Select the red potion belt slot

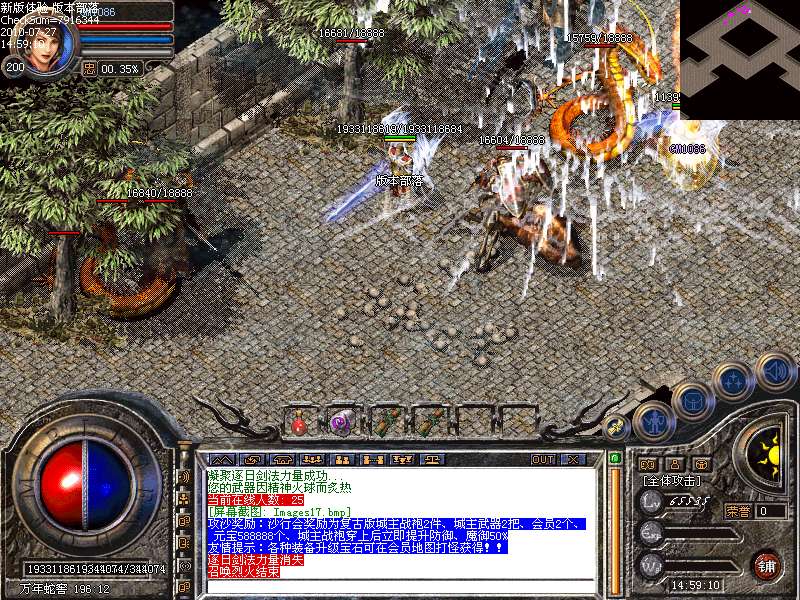tap(299, 423)
